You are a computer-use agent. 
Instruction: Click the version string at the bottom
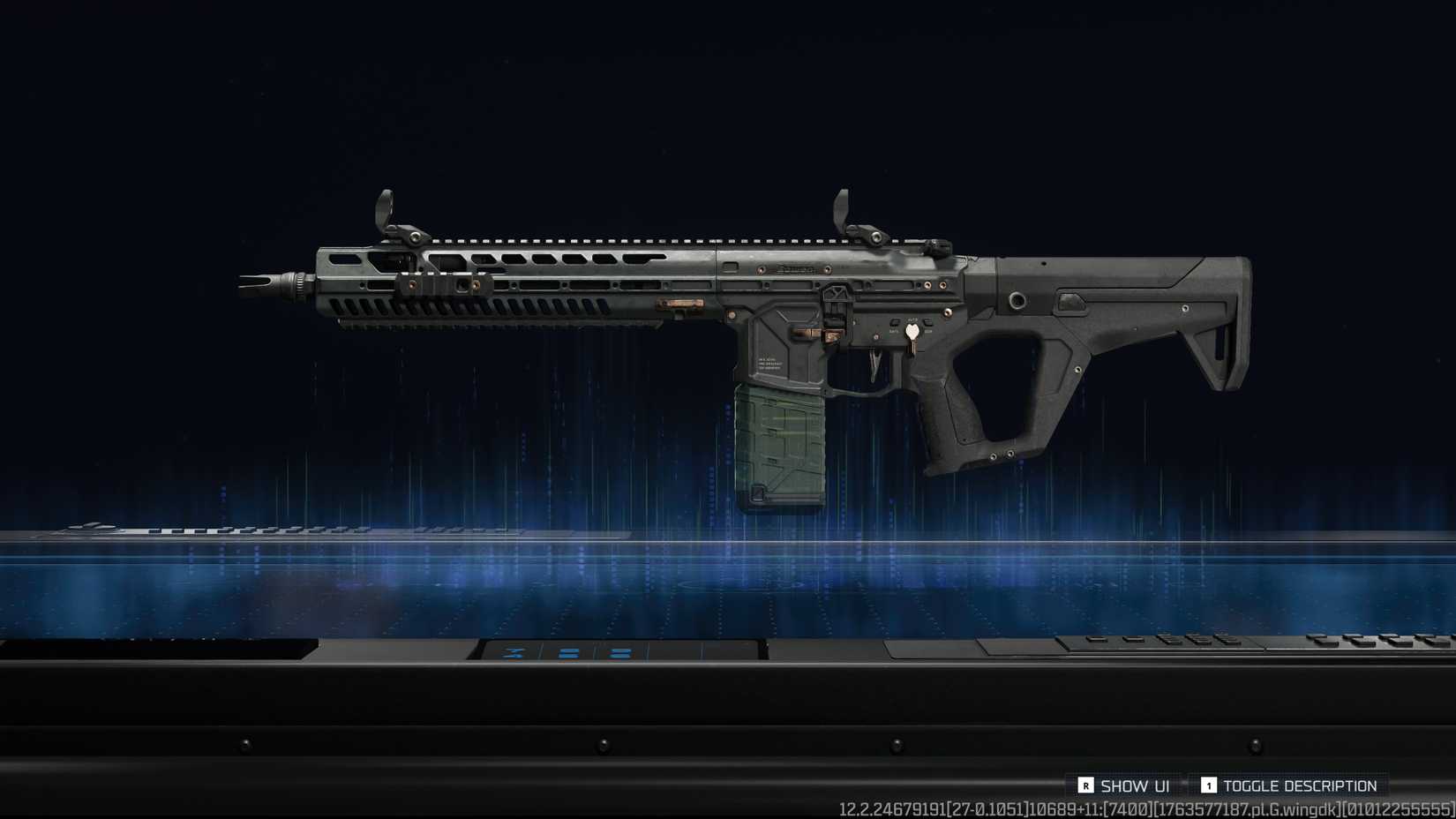coord(1147,808)
